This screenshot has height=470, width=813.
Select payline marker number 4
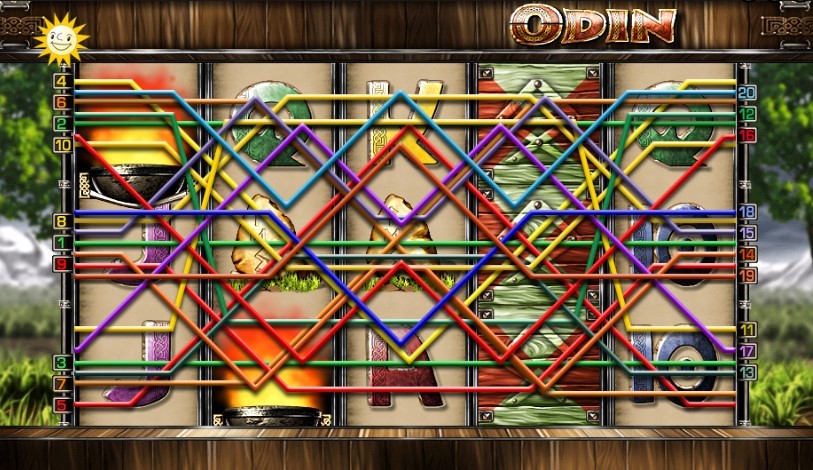[x=62, y=81]
